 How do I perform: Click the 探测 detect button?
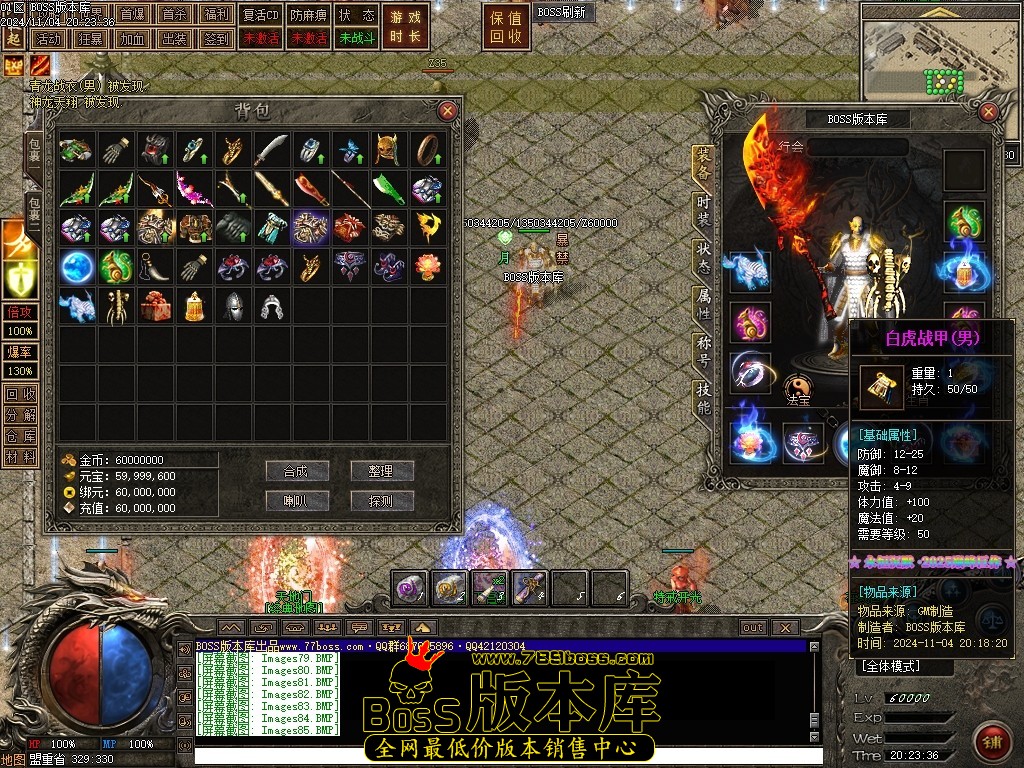point(382,500)
